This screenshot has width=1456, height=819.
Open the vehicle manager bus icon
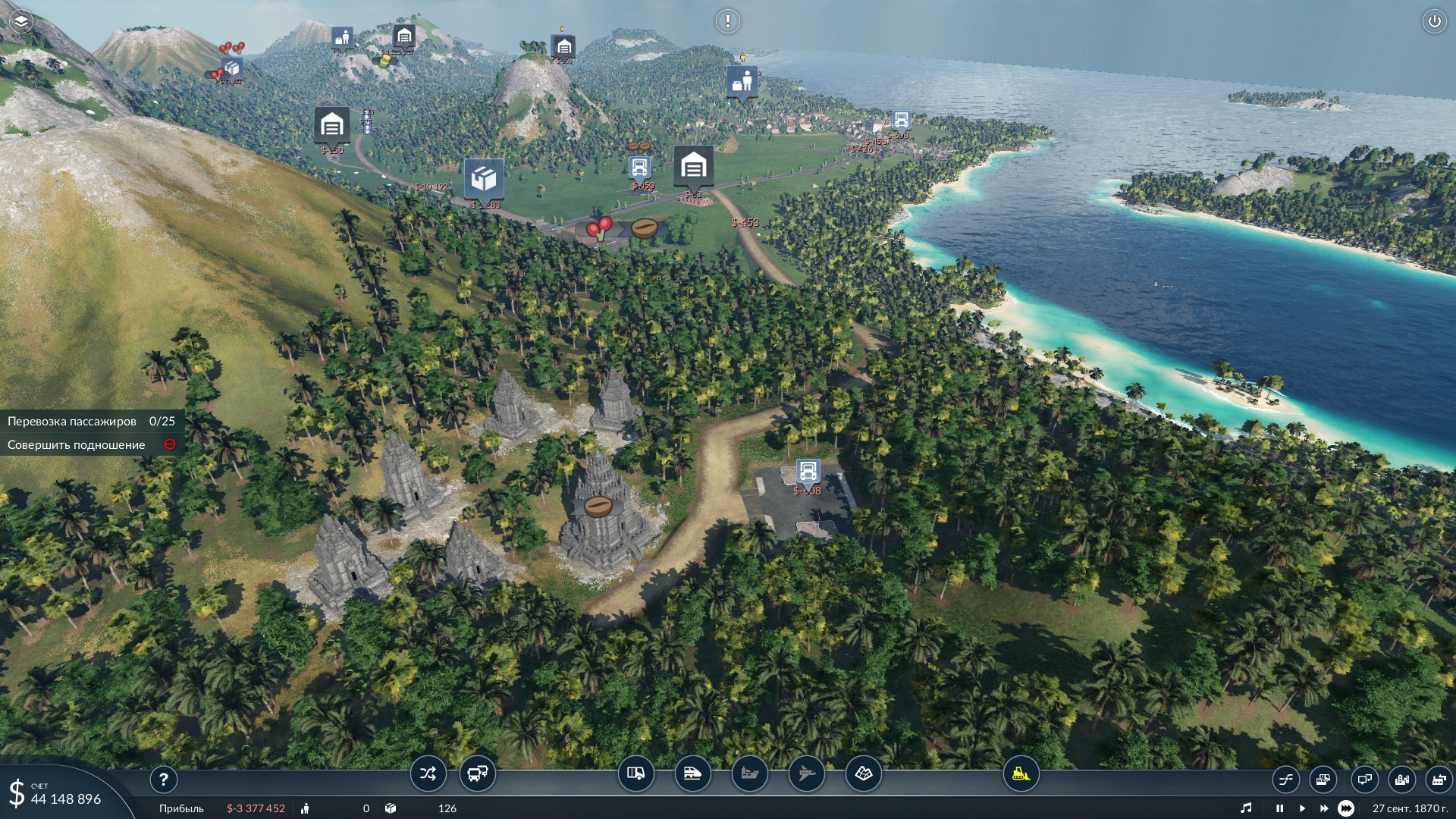477,774
